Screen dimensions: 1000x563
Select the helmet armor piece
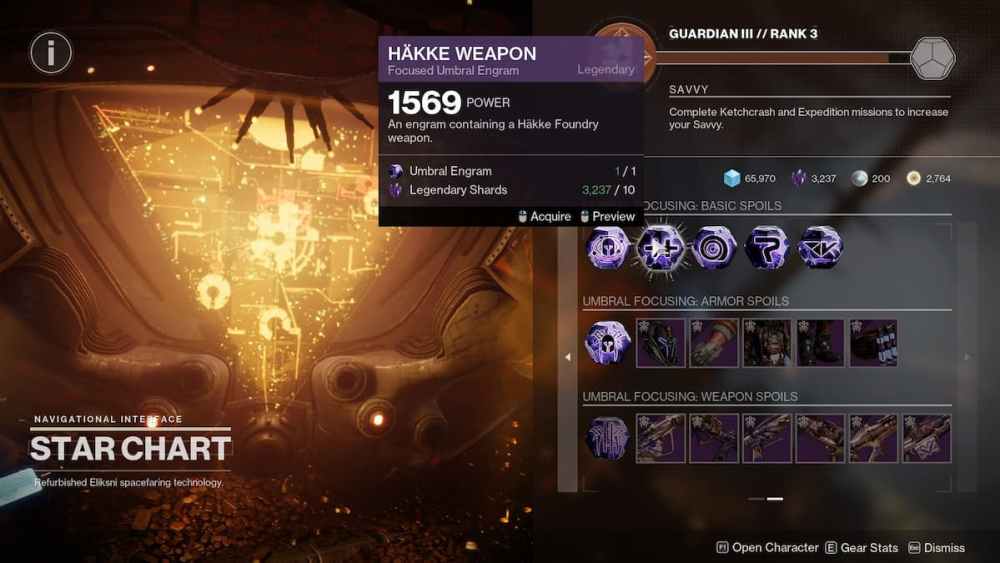pyautogui.click(x=661, y=343)
